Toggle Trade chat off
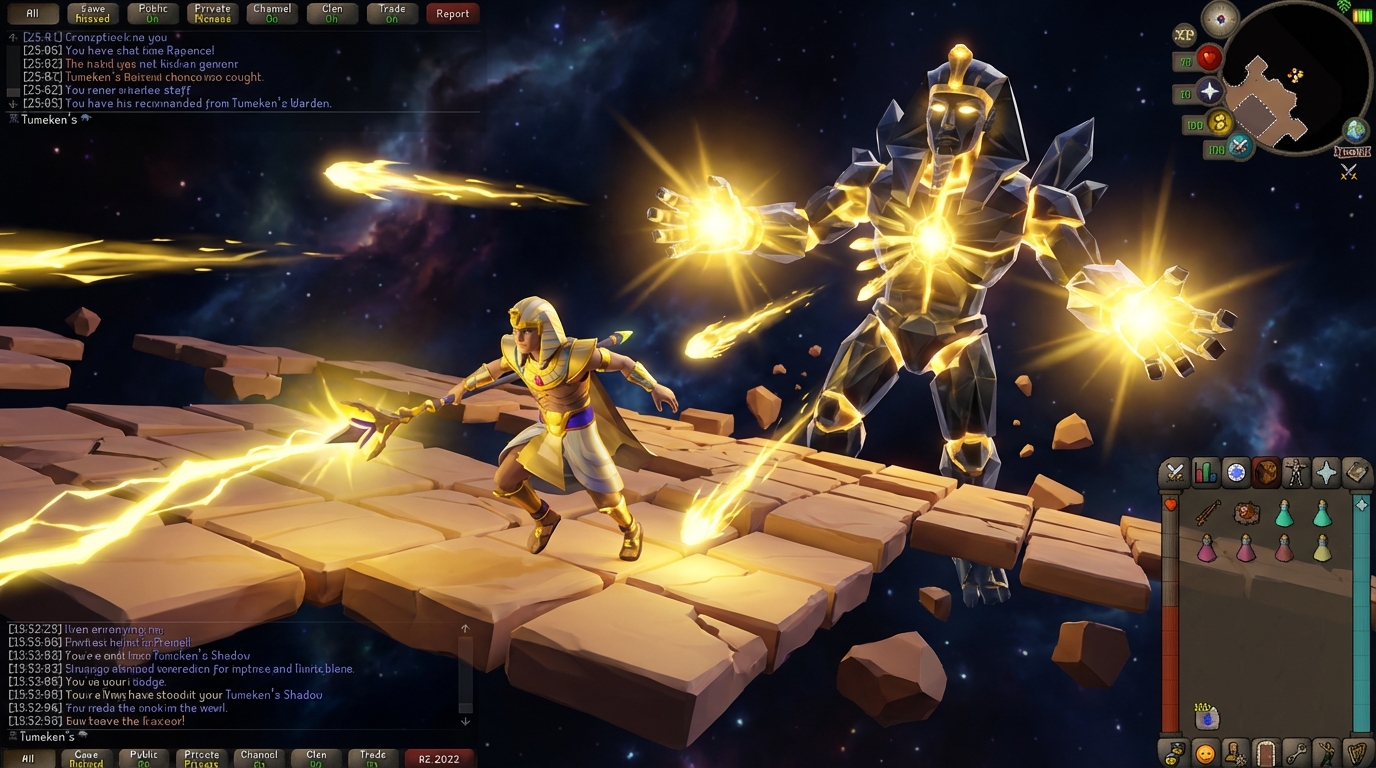The image size is (1376, 768). pyautogui.click(x=391, y=13)
